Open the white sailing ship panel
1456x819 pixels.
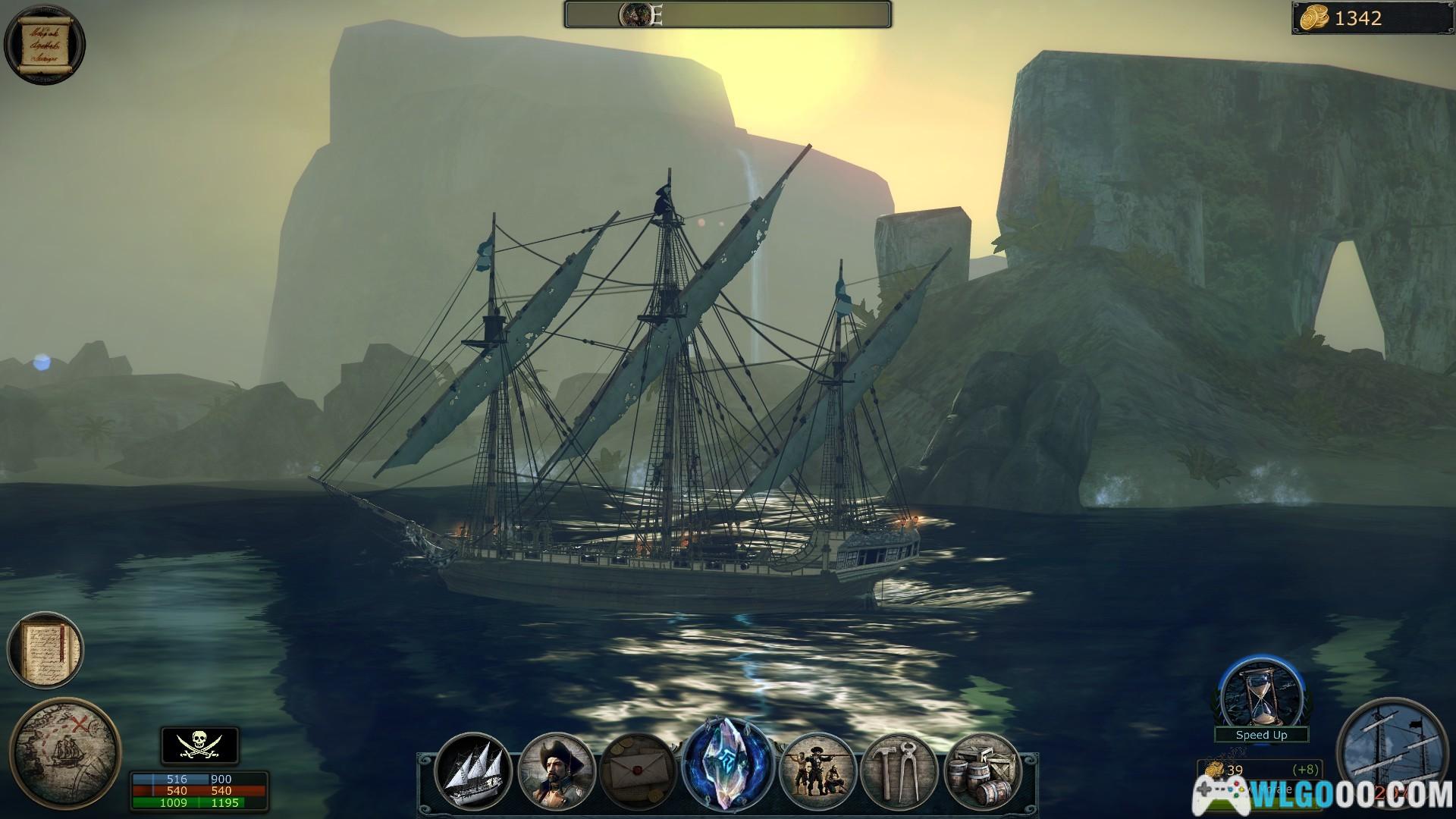(473, 772)
